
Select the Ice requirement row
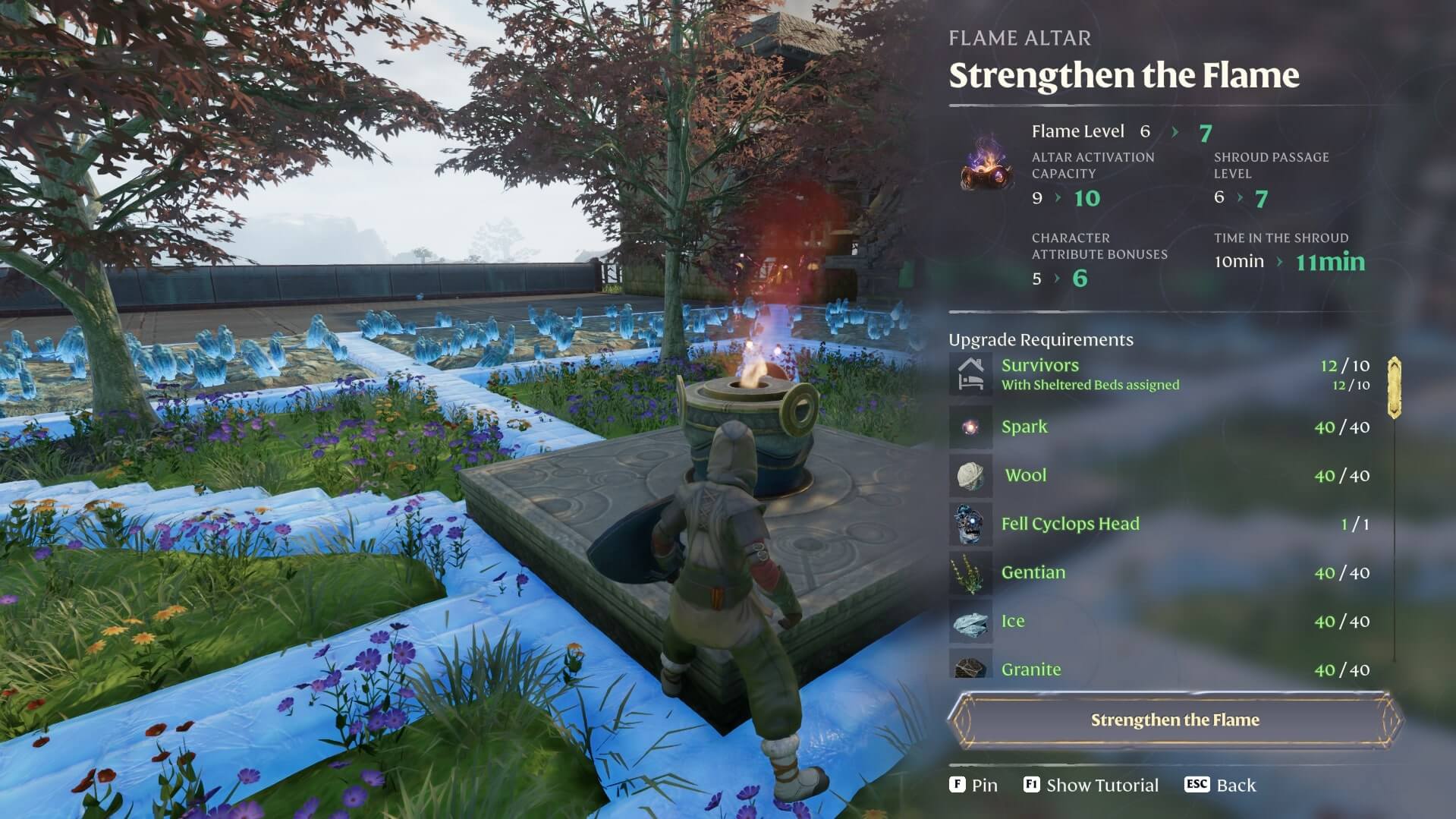pos(1161,621)
